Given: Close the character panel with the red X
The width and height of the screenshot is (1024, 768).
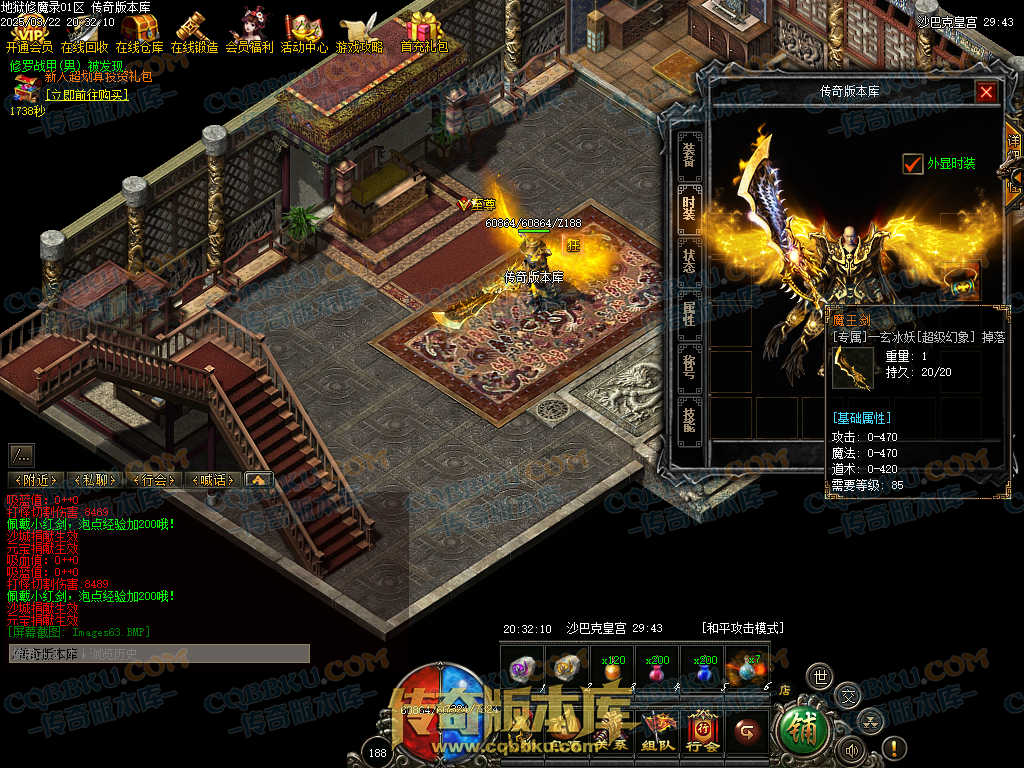Looking at the screenshot, I should pos(987,92).
